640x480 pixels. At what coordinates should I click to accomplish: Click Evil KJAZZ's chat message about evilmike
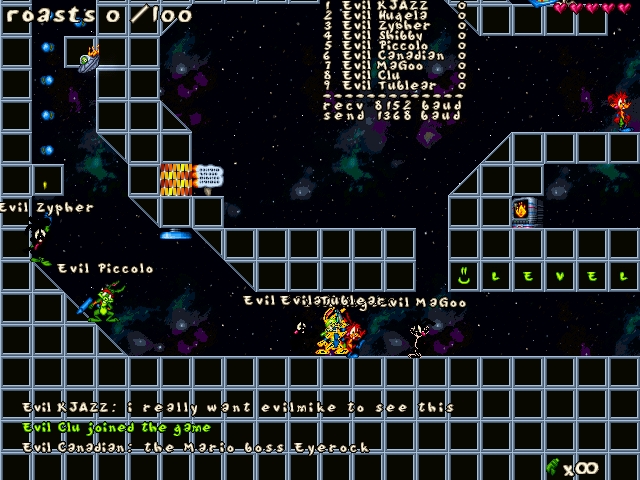point(239,408)
